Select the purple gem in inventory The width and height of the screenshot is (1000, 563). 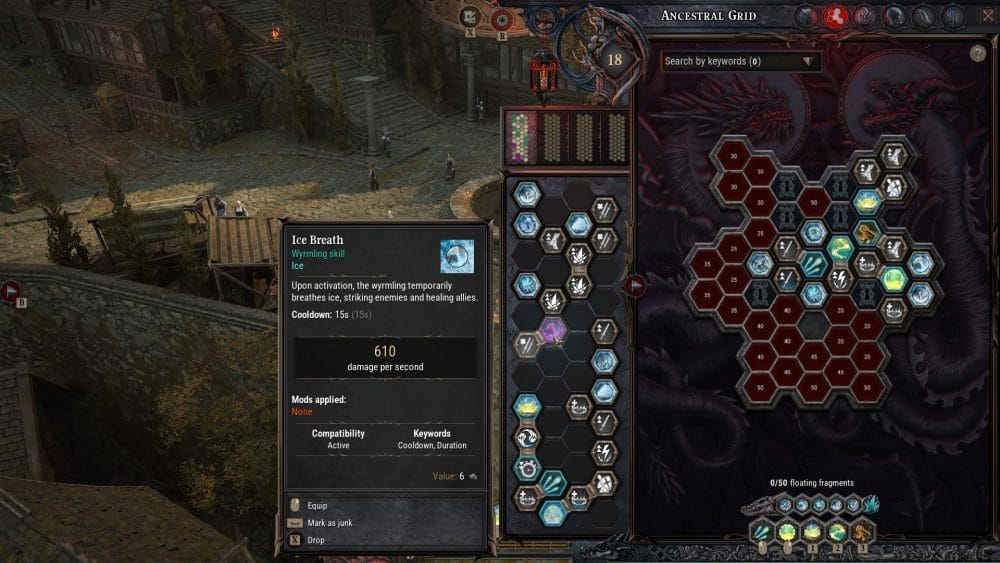tap(552, 332)
